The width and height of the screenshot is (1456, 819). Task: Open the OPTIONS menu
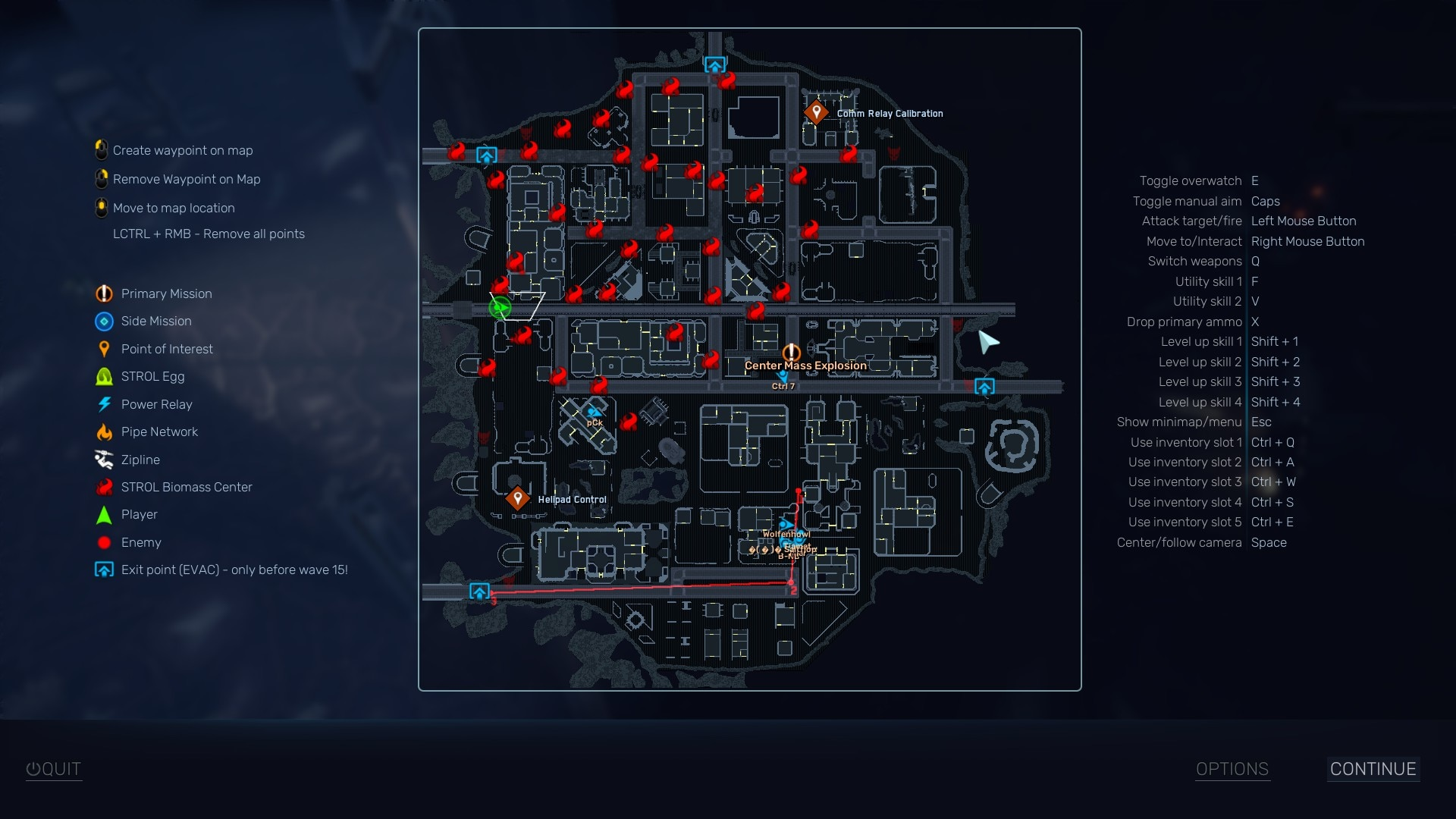point(1232,768)
